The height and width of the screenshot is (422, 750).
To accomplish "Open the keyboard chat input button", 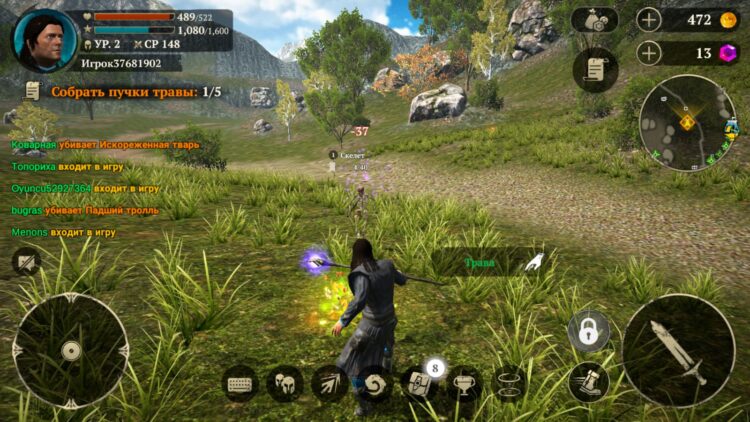I will (x=240, y=384).
